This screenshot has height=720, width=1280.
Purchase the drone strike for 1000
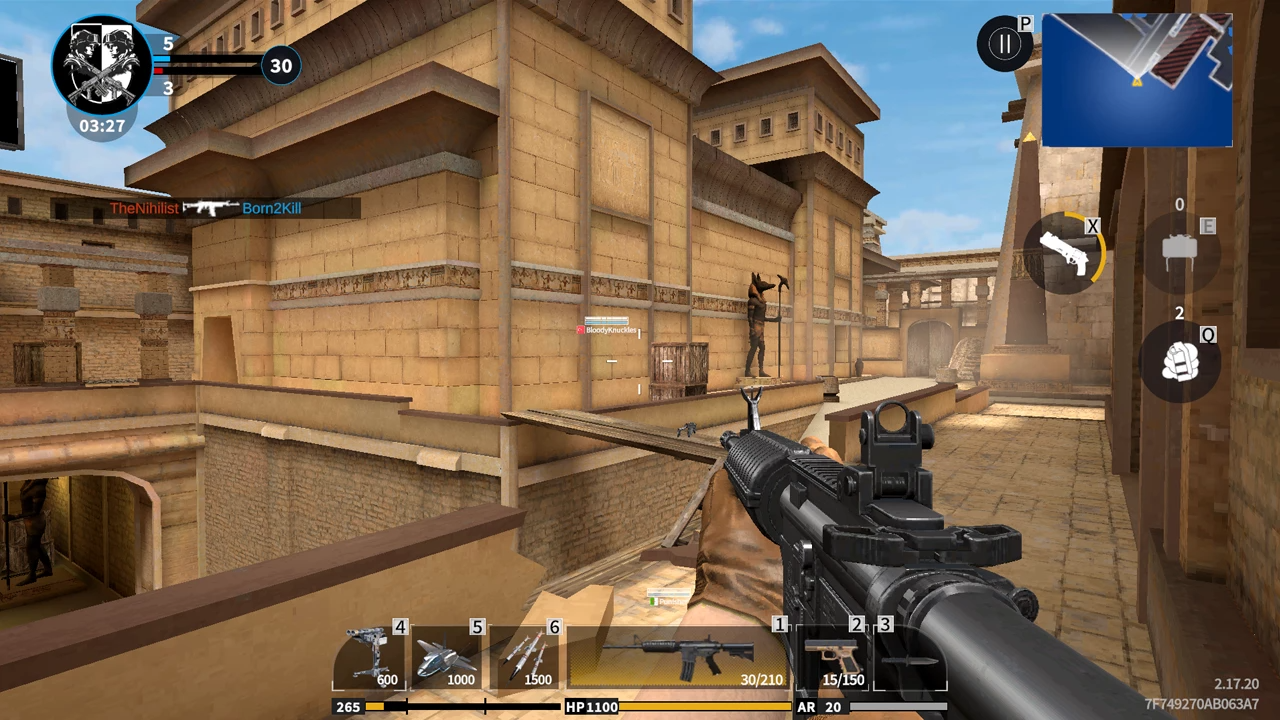pos(450,655)
